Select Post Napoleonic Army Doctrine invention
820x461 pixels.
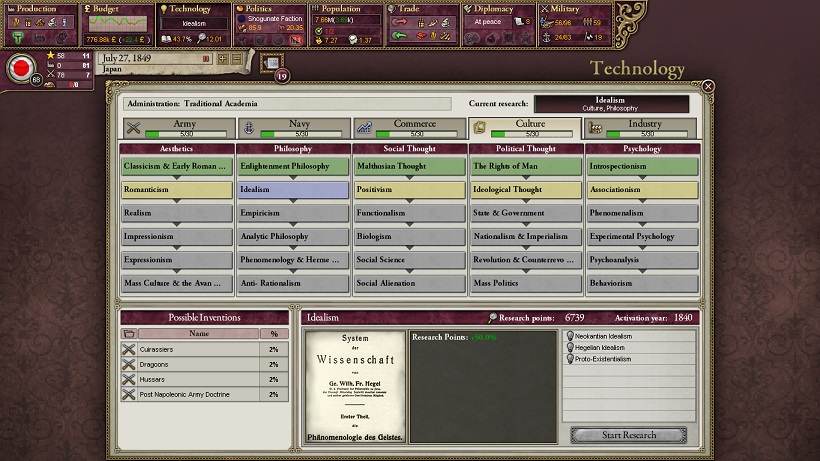click(x=204, y=394)
